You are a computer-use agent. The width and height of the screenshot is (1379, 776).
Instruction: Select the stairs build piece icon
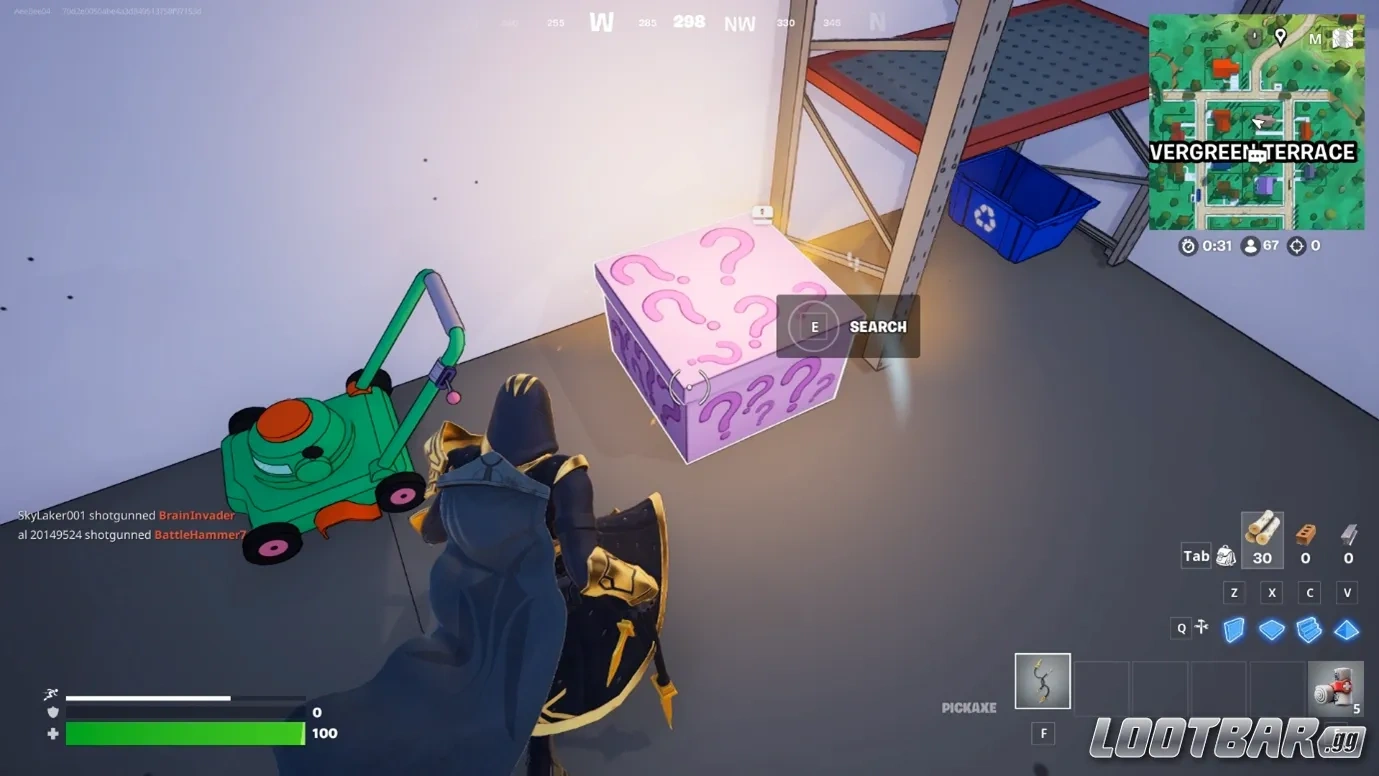point(1309,628)
